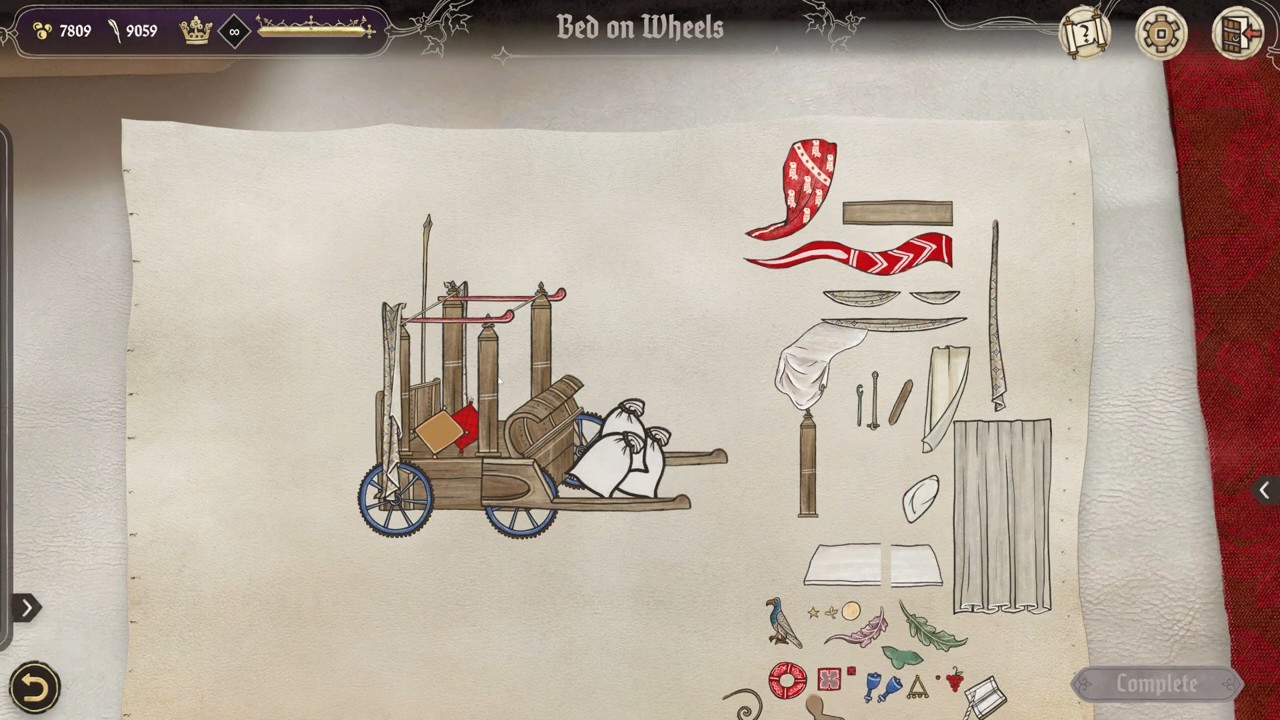Open settings via the gear icon
1280x720 pixels.
pos(1161,35)
